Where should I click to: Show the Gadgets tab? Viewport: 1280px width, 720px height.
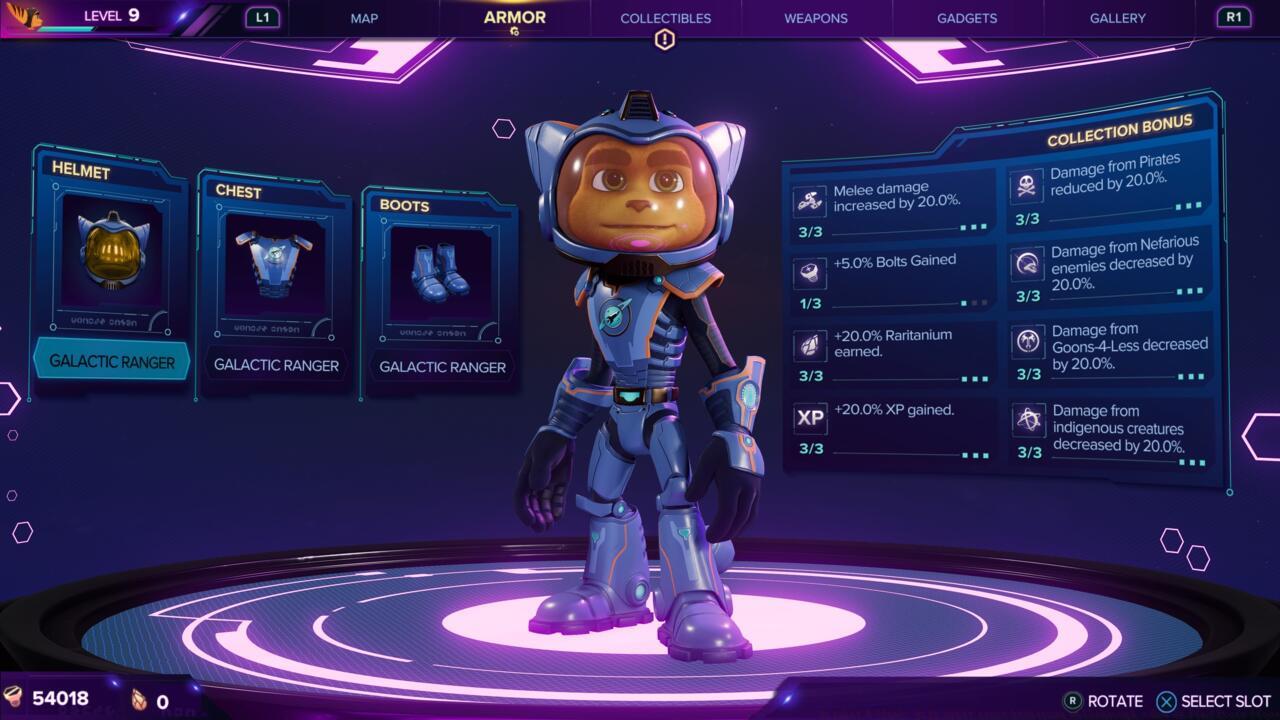coord(967,18)
